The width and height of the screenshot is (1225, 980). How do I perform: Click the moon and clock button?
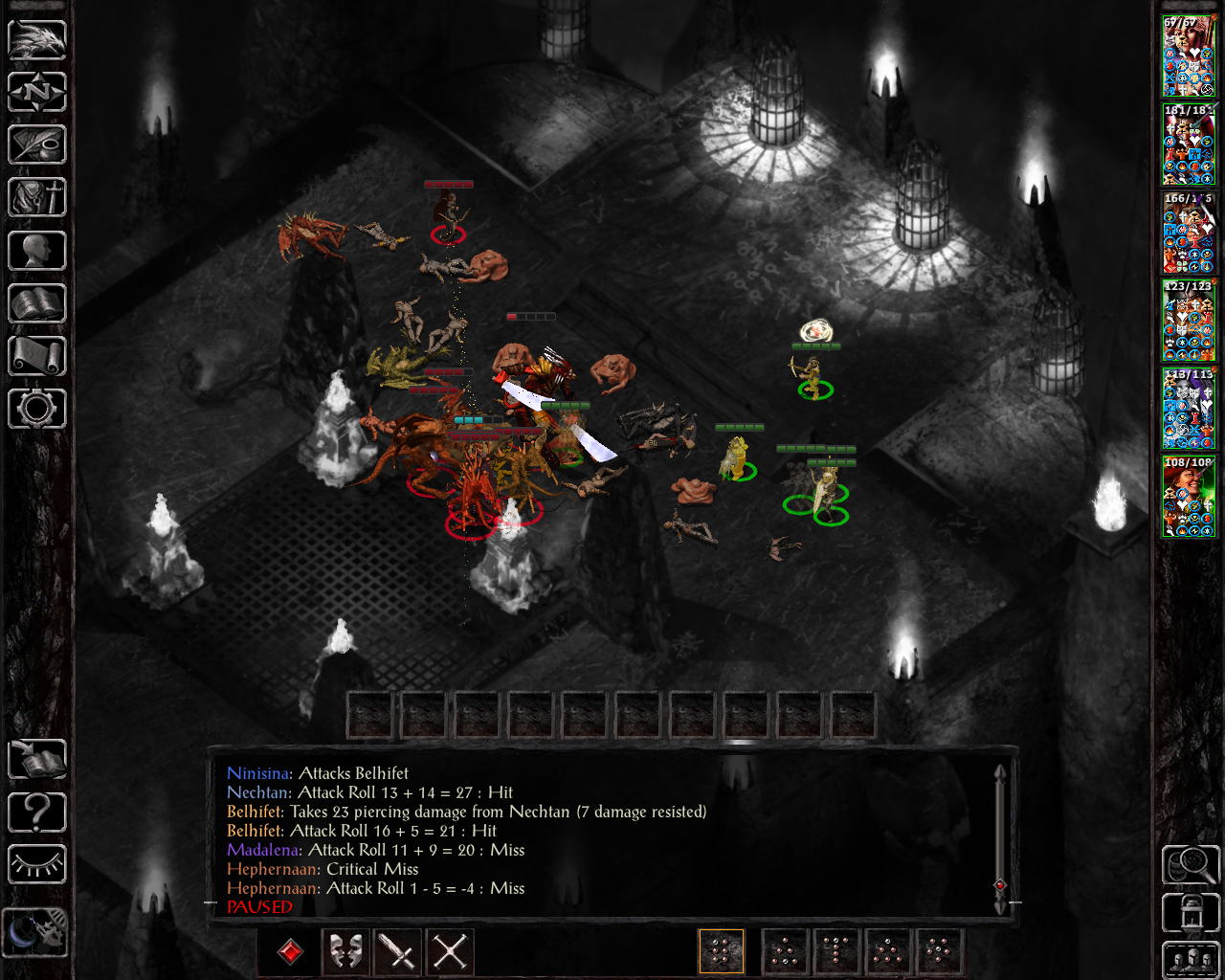[x=34, y=931]
